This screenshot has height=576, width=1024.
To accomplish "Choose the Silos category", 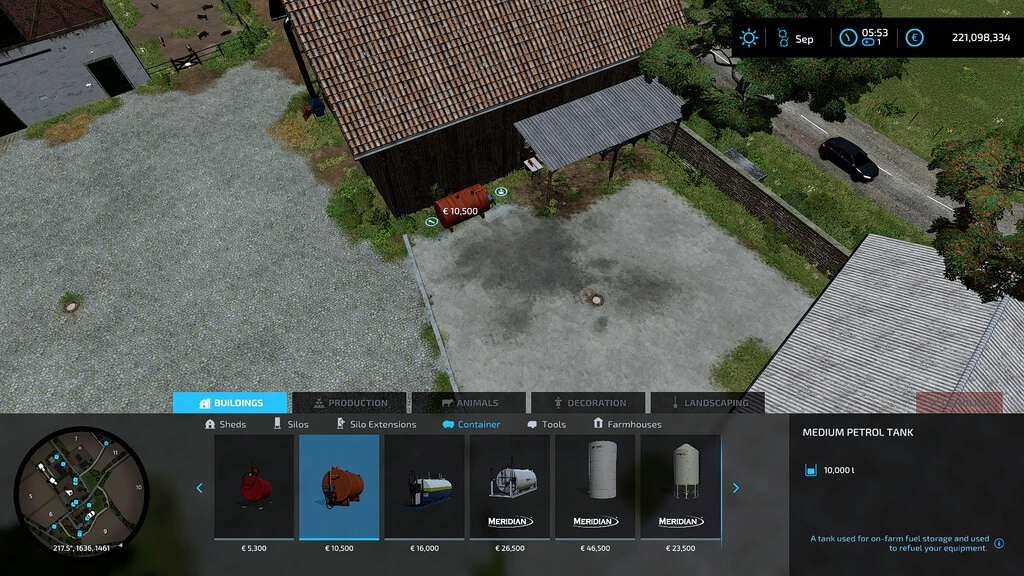I will (x=291, y=424).
